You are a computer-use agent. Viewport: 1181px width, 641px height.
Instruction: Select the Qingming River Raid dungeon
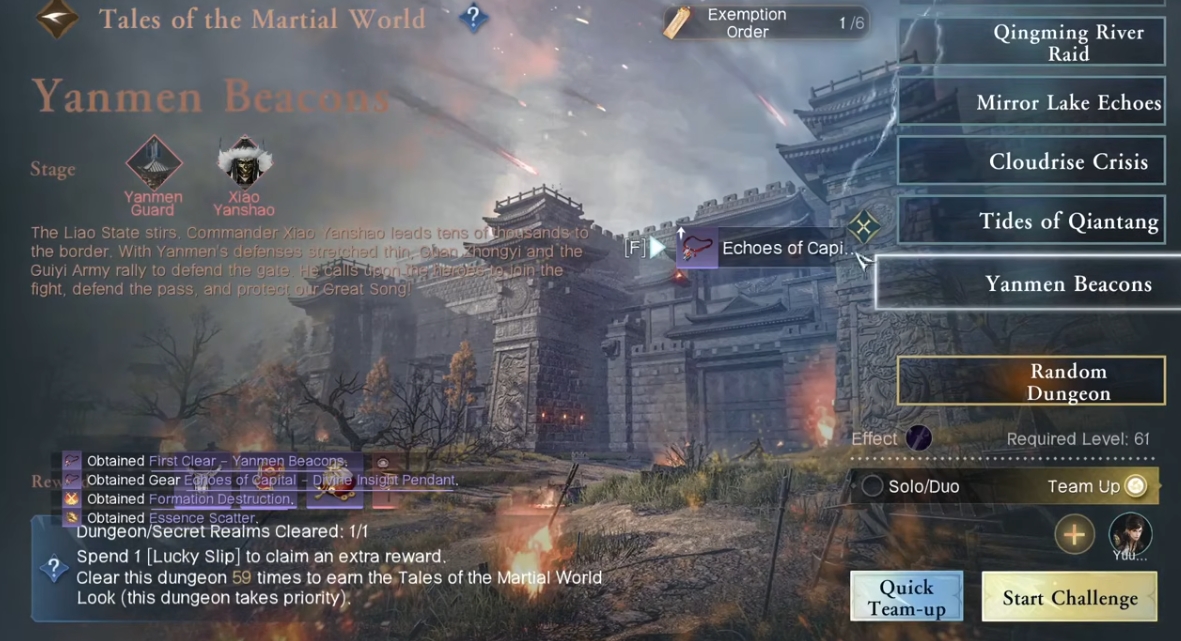[1031, 43]
